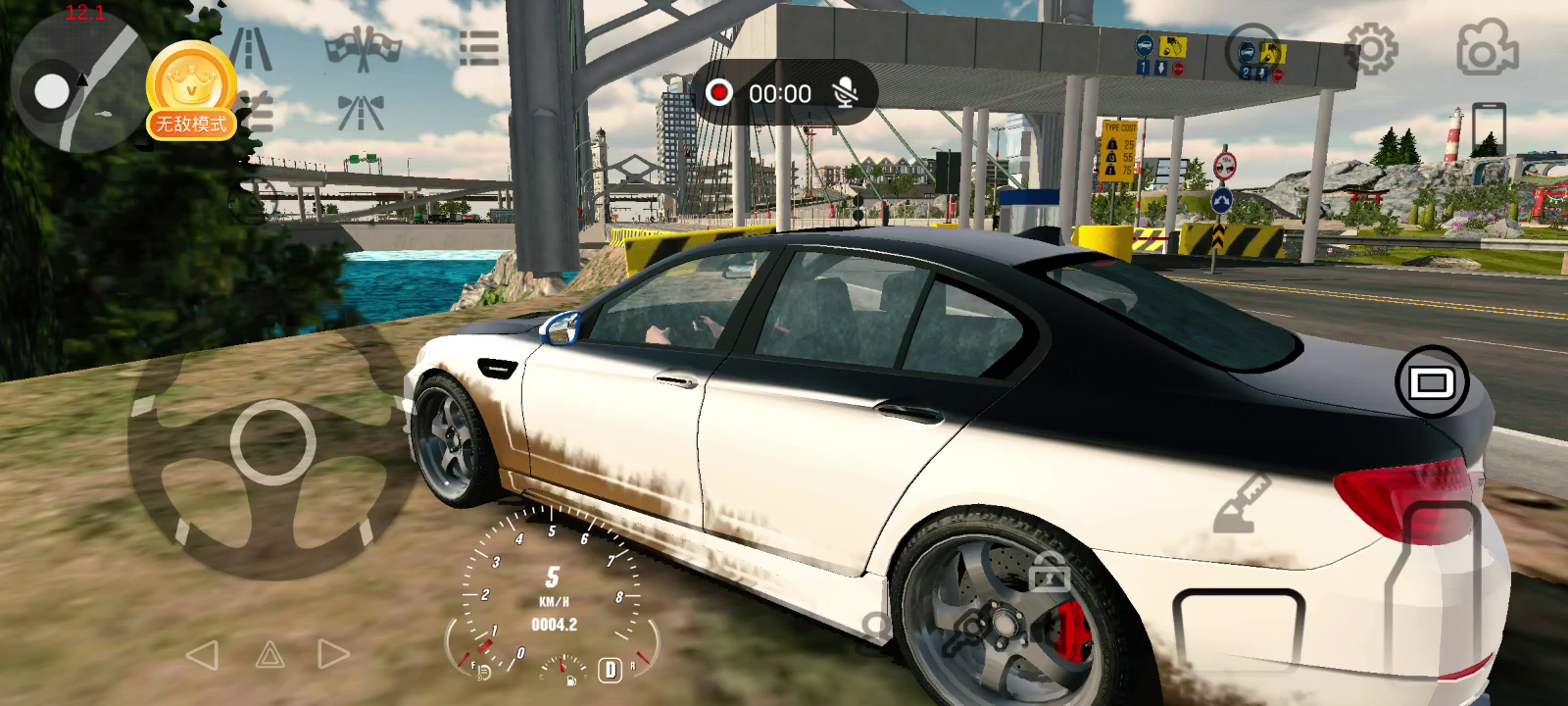Turn on the hazard lights triangle

[x=269, y=655]
